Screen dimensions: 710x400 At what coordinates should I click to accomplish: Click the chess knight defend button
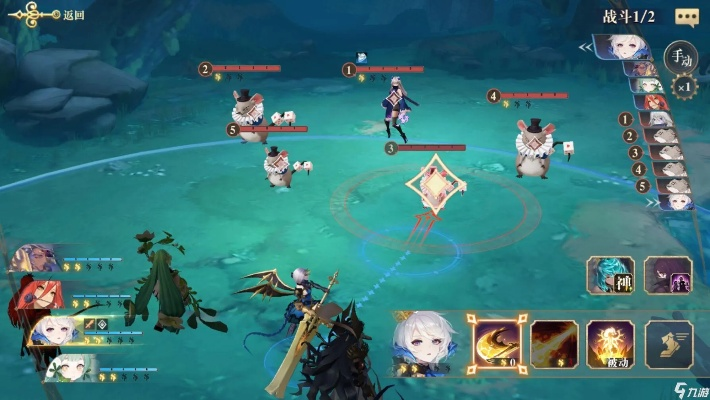coord(668,343)
